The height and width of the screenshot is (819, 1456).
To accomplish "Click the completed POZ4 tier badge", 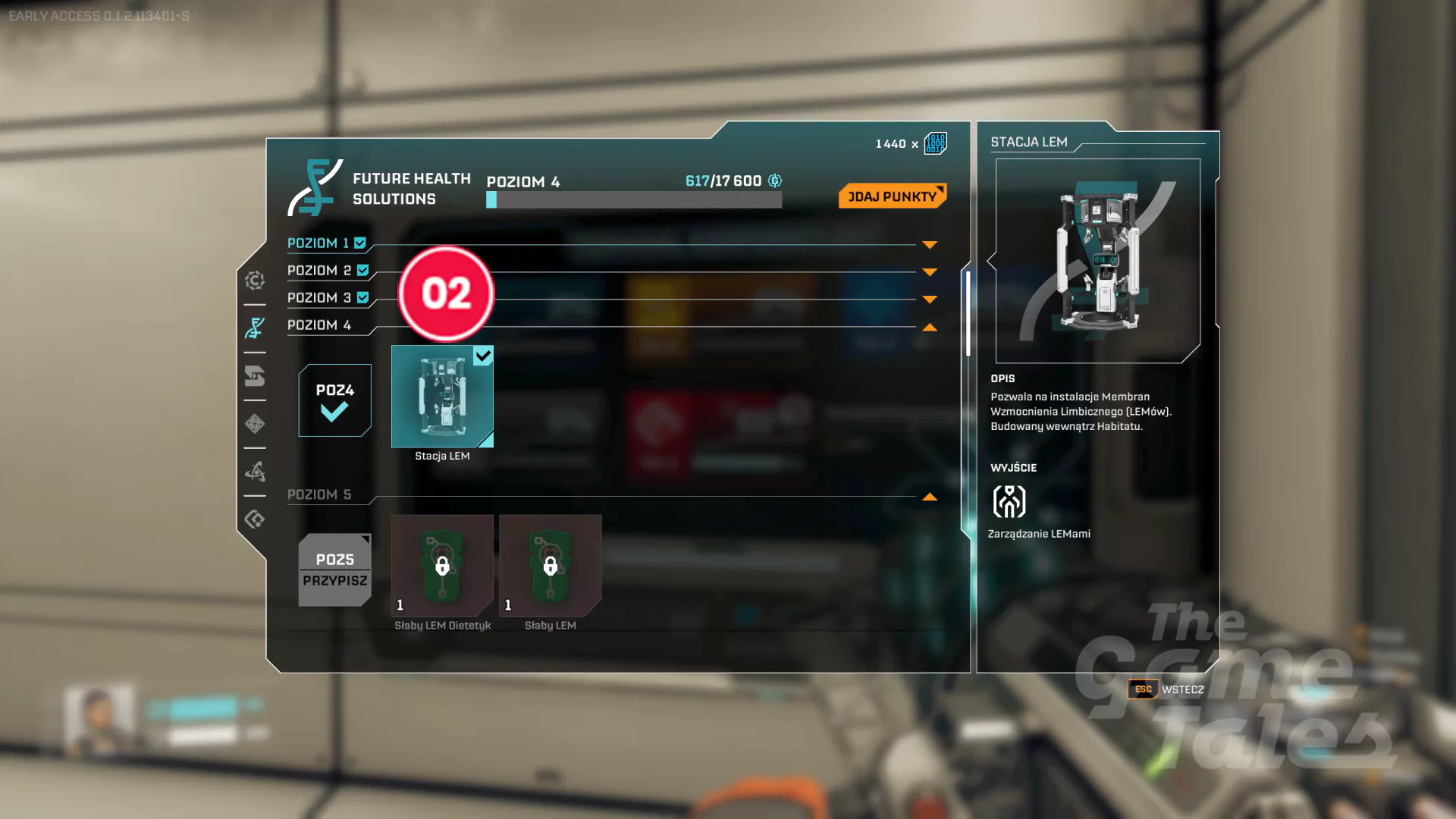I will [334, 400].
